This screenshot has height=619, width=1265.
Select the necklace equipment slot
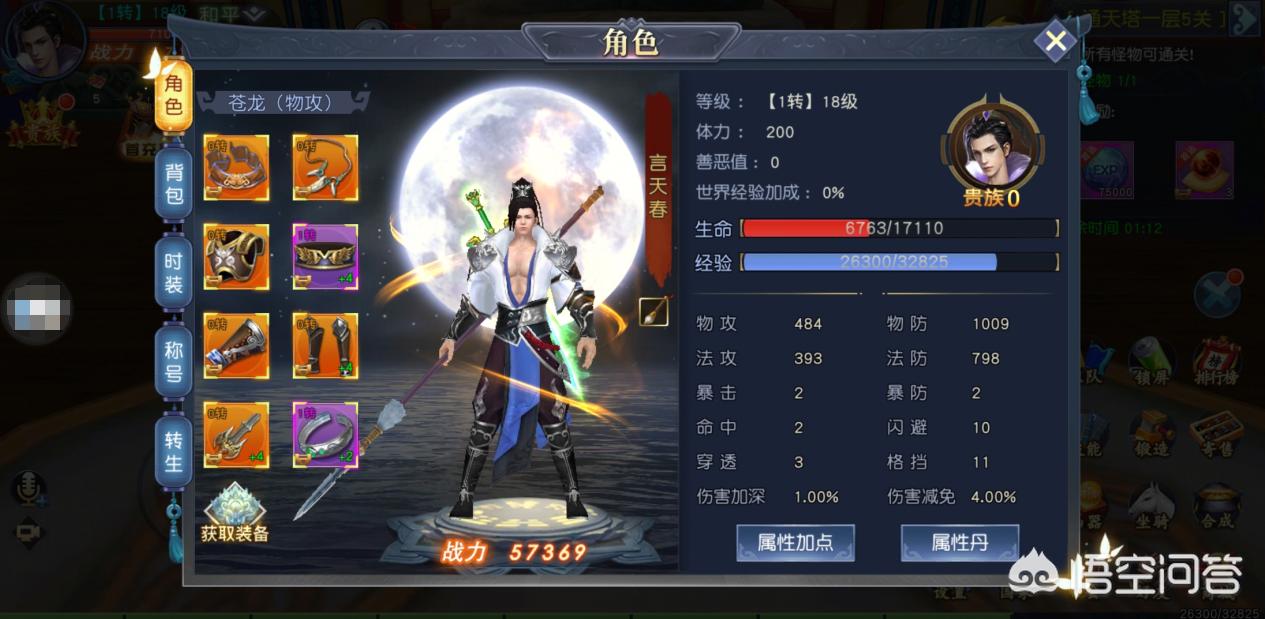325,168
